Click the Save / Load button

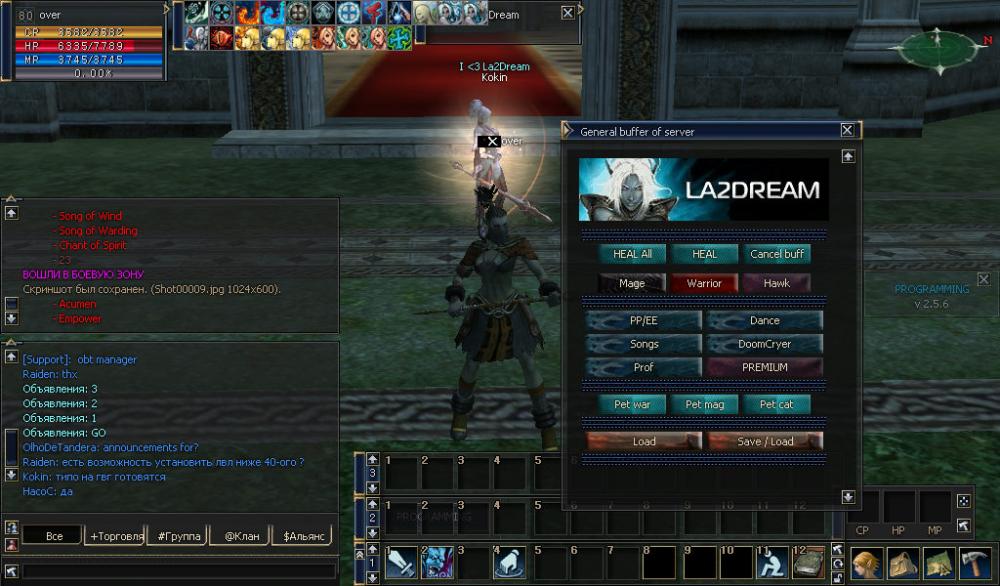[765, 441]
